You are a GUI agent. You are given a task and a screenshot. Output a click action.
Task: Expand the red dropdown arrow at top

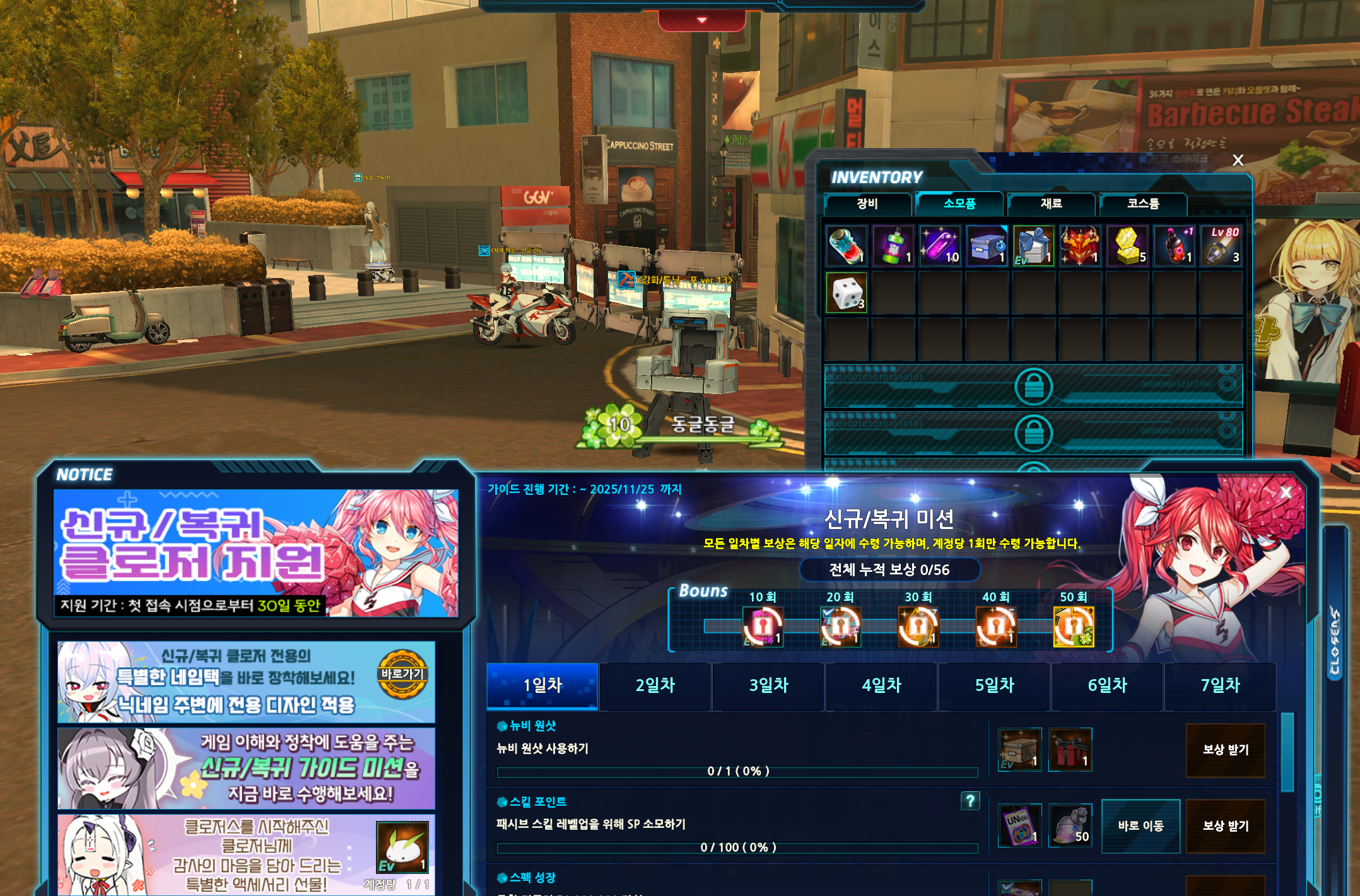(701, 21)
